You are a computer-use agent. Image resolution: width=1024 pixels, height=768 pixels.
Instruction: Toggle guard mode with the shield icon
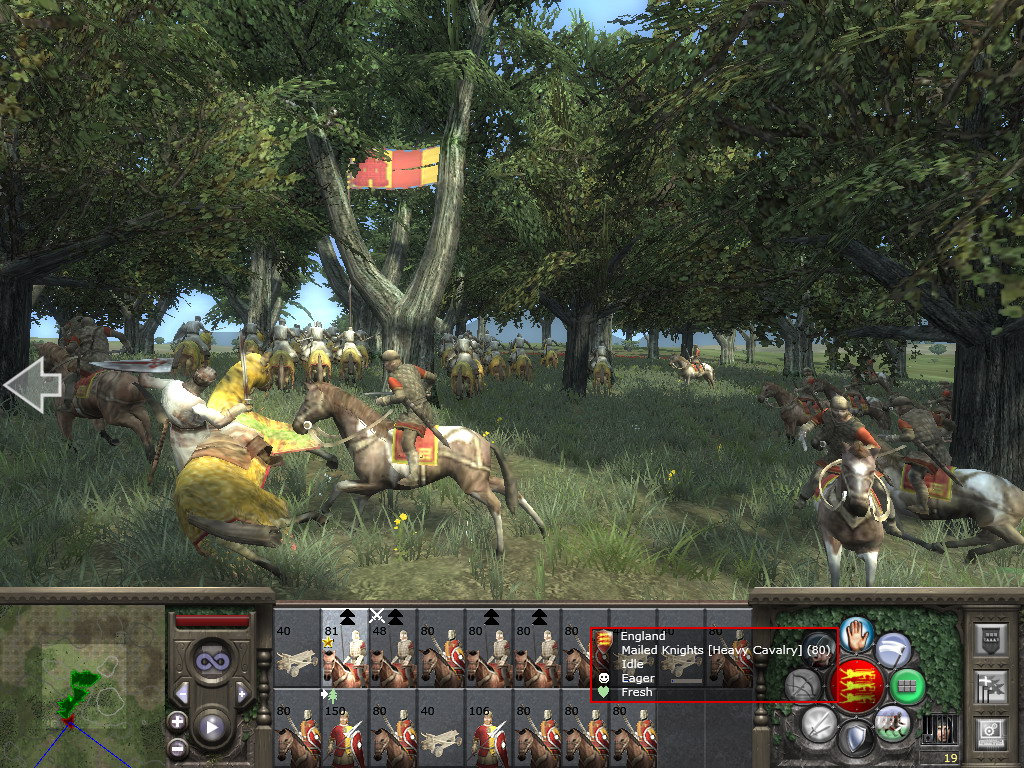tap(855, 738)
